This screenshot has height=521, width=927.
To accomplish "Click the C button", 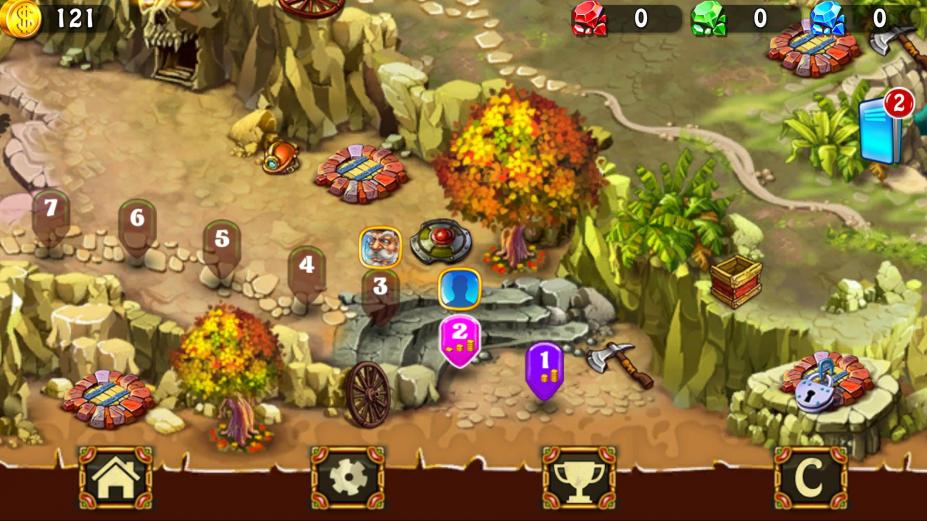I will tap(810, 478).
